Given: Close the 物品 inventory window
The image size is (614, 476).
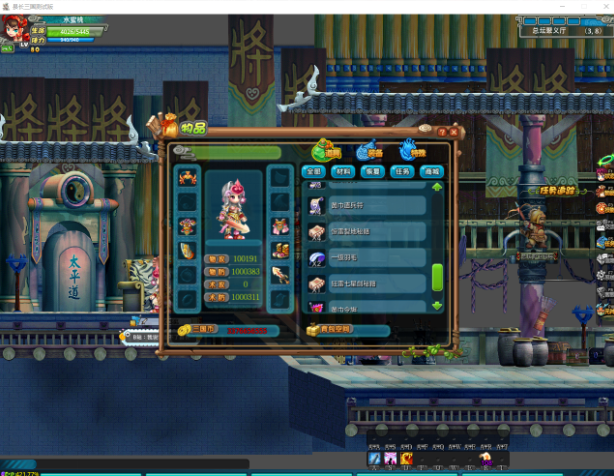Looking at the screenshot, I should 453,131.
